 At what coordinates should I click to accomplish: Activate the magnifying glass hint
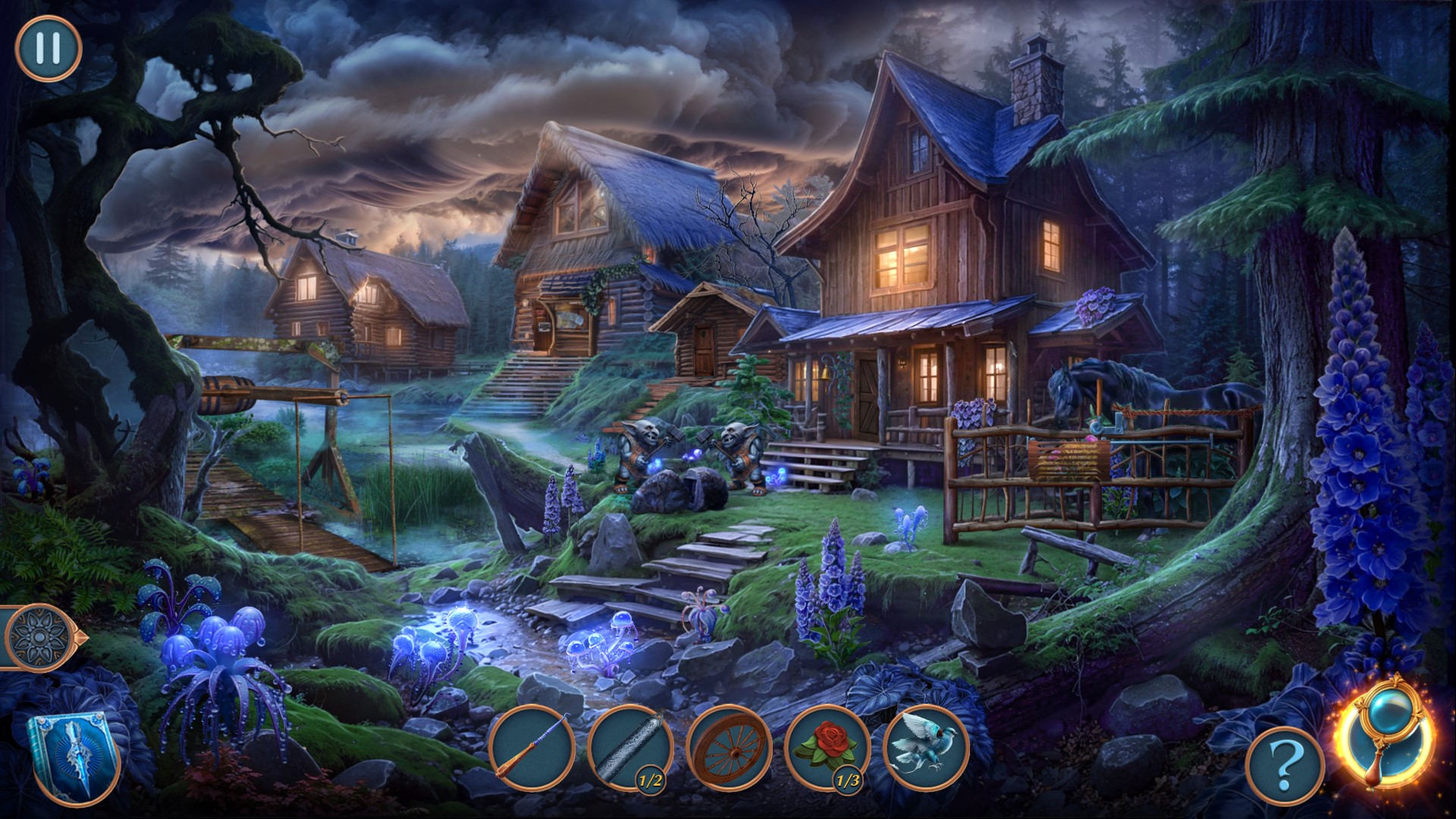[x=1385, y=739]
